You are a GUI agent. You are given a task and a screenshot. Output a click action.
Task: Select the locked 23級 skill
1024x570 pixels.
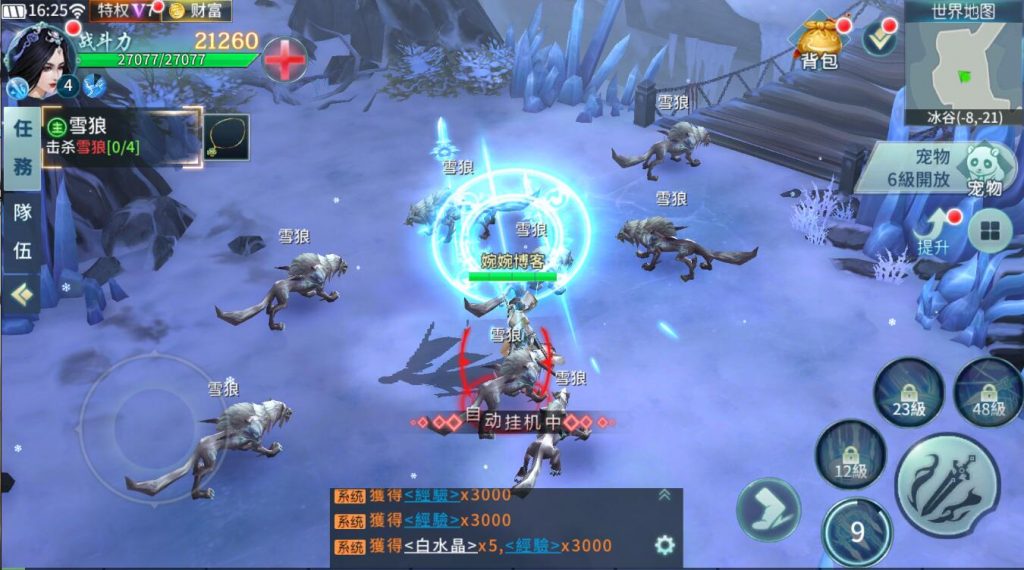908,392
